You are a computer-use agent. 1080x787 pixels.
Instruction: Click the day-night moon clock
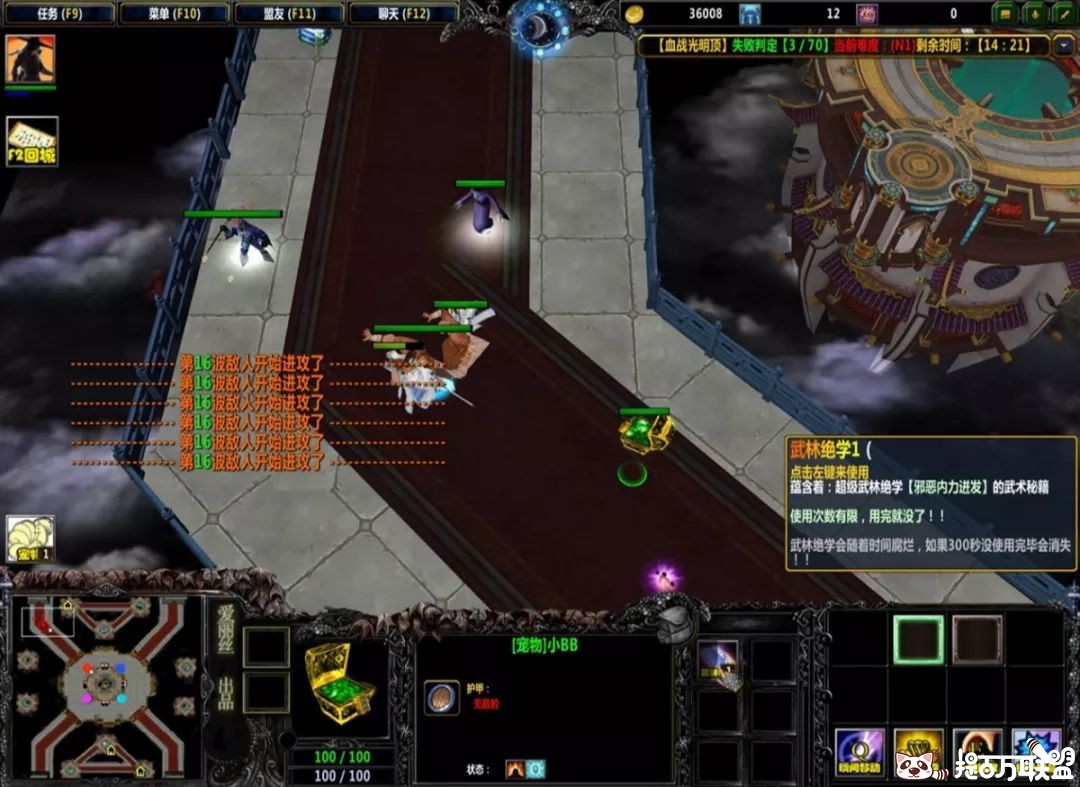[x=539, y=25]
